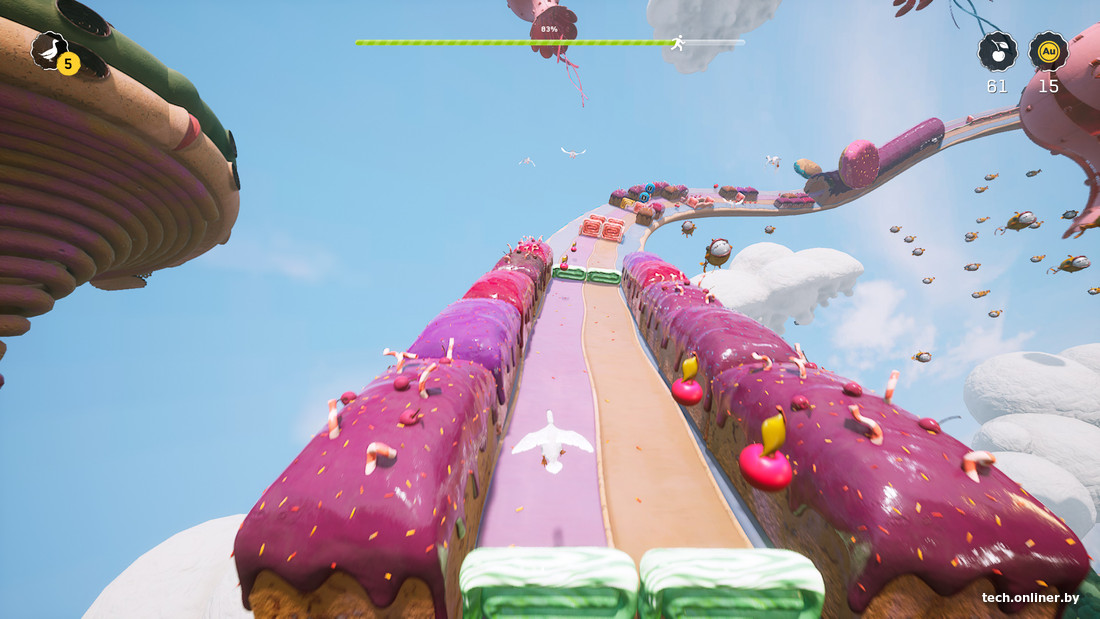Click the goose lives icon

50,50
